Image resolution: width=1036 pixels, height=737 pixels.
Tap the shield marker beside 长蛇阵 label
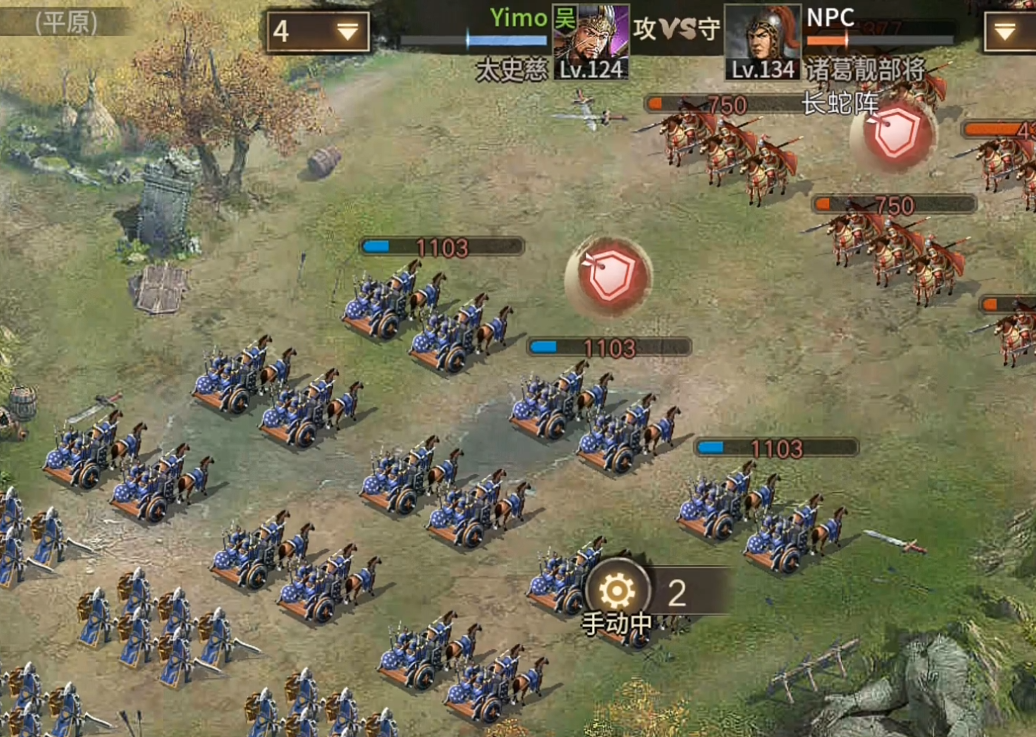(894, 136)
